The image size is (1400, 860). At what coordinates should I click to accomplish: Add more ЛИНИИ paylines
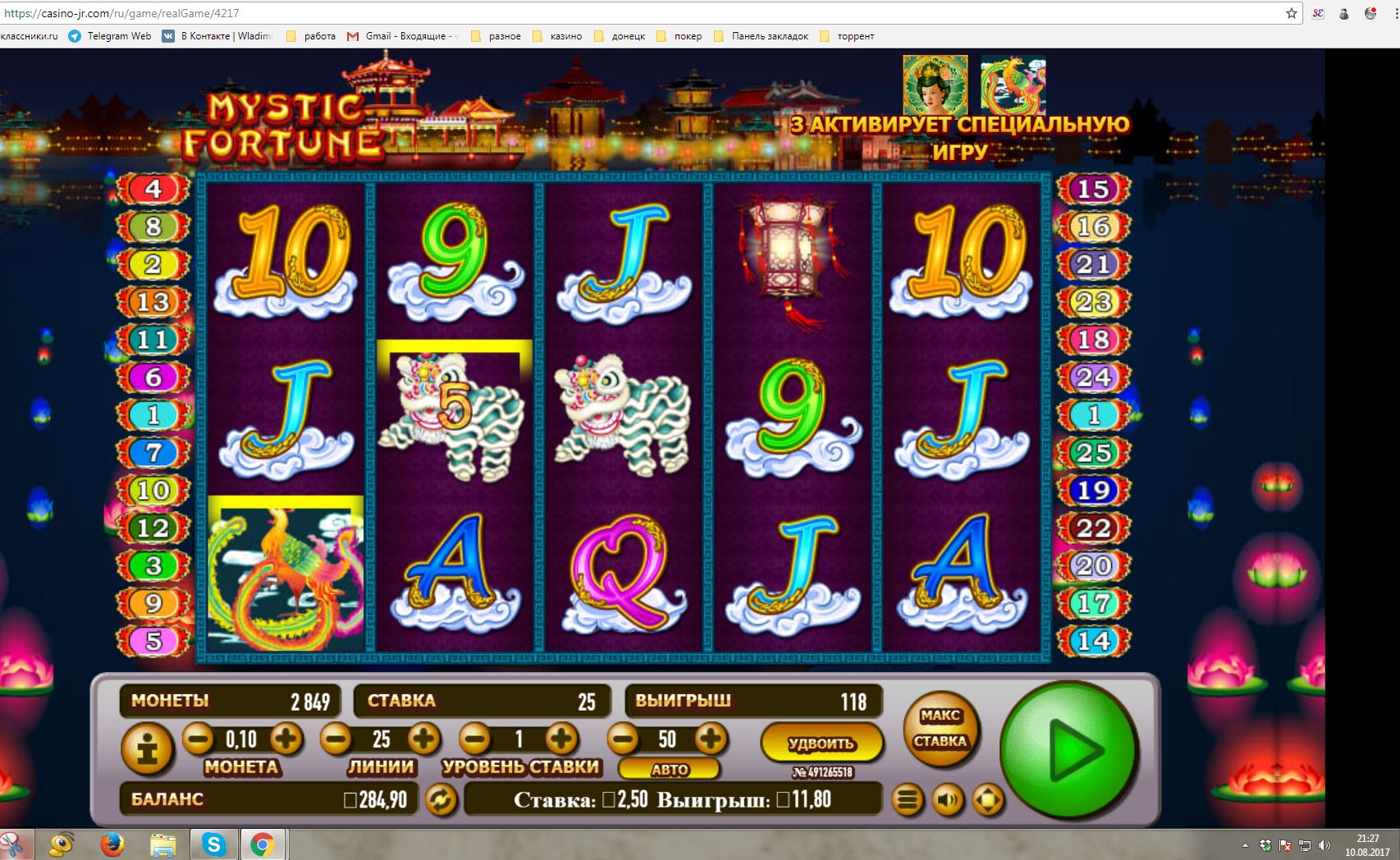(423, 739)
